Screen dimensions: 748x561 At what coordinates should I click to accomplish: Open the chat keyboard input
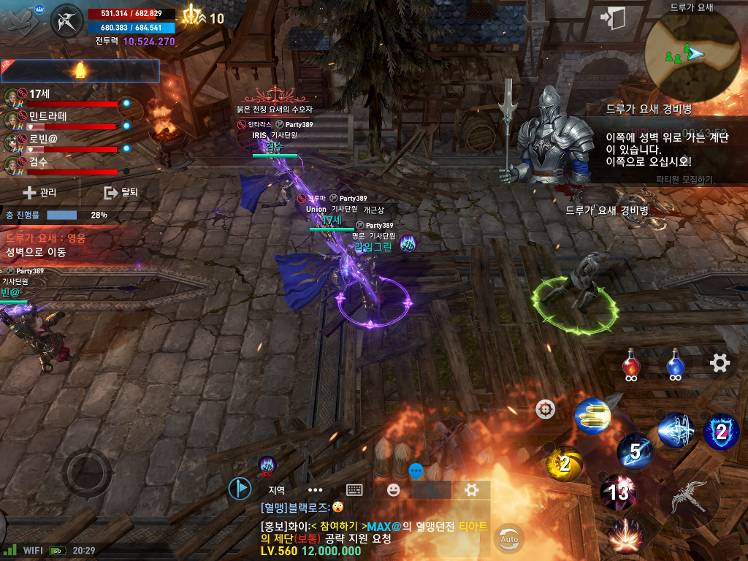point(353,490)
